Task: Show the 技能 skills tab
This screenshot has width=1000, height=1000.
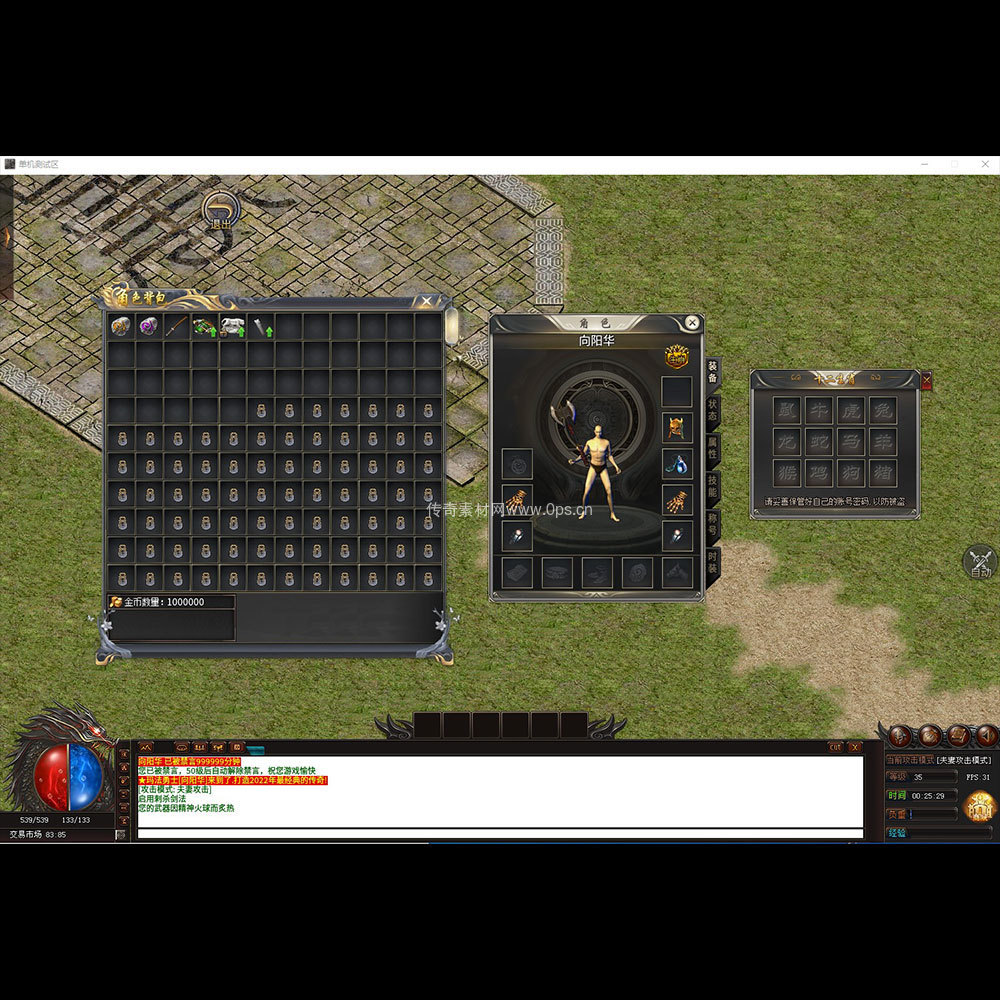Action: pos(712,485)
